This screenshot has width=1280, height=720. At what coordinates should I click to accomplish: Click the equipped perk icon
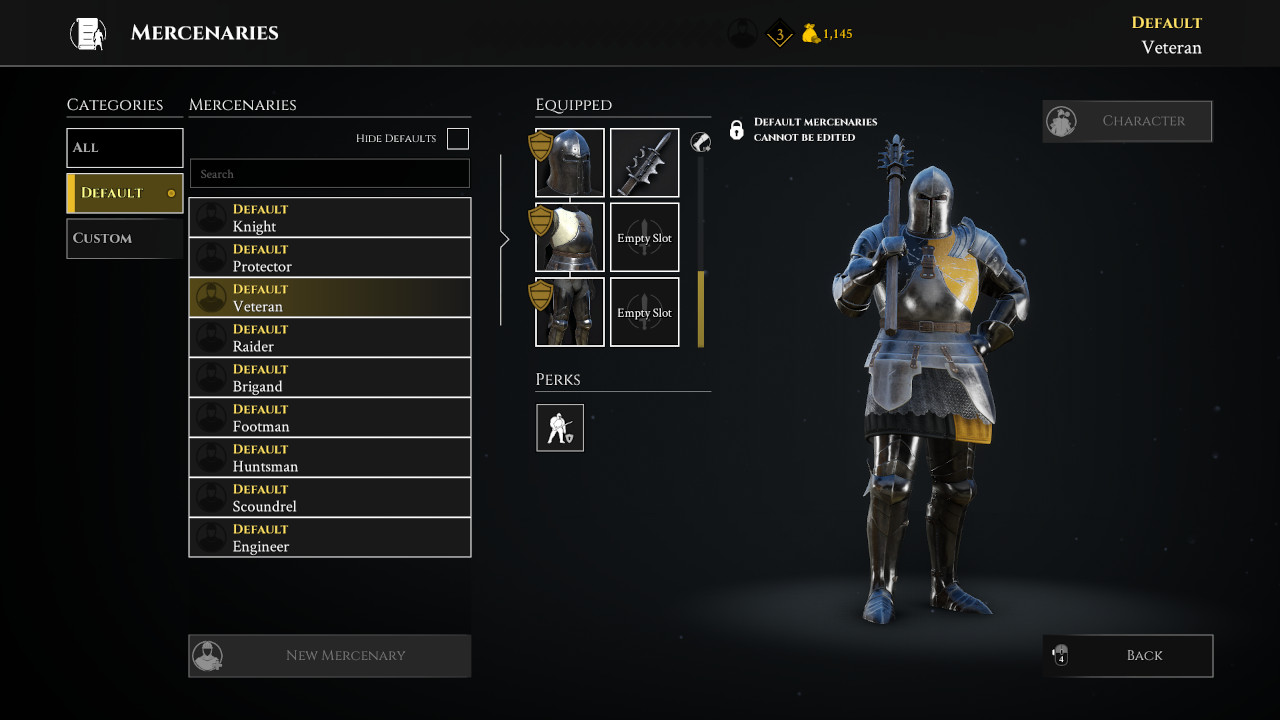560,428
